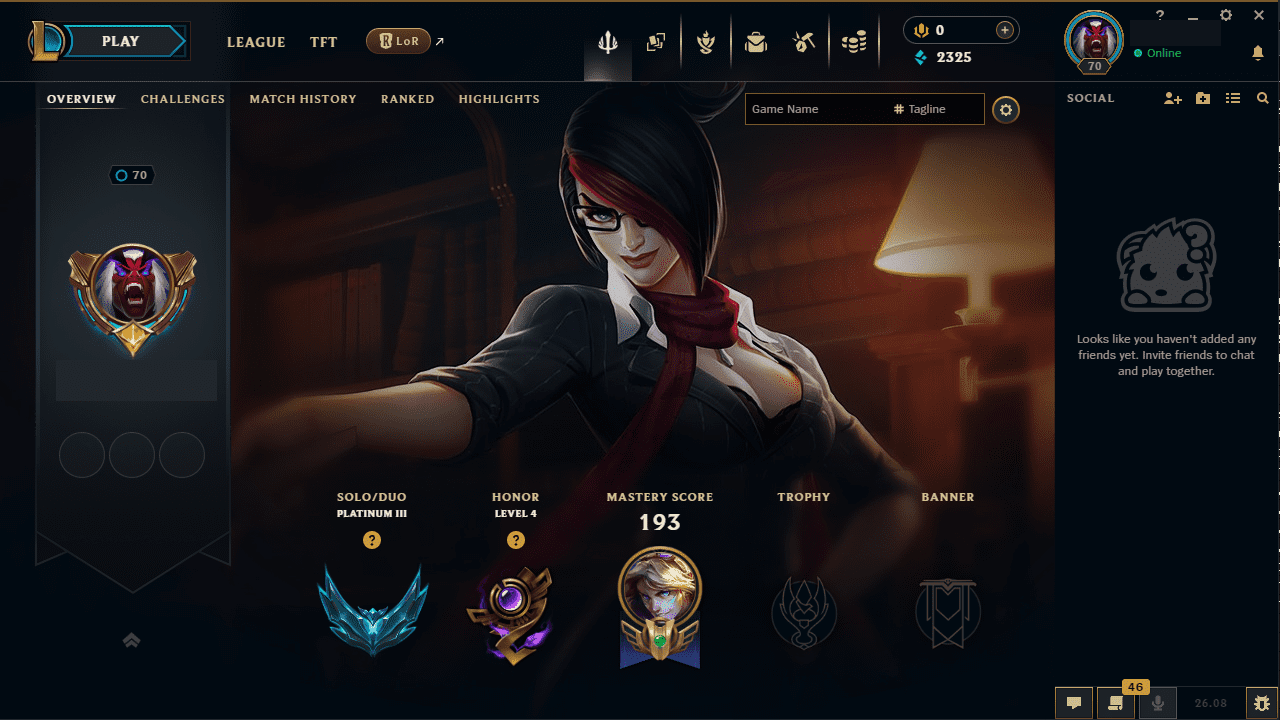Open the Clash shield icon
The width and height of the screenshot is (1280, 720).
(706, 42)
